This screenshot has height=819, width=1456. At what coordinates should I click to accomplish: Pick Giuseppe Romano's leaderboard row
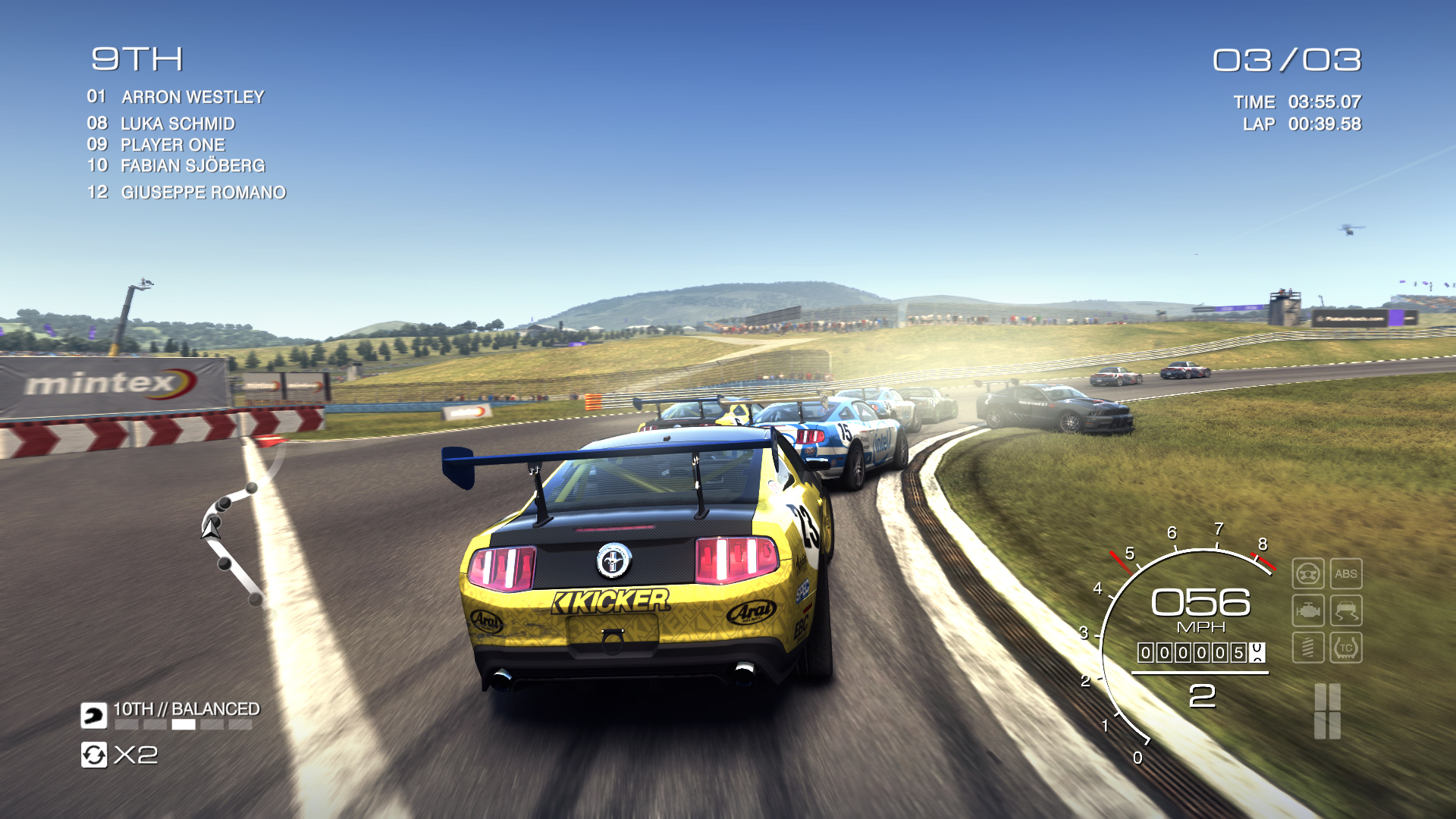tap(203, 193)
